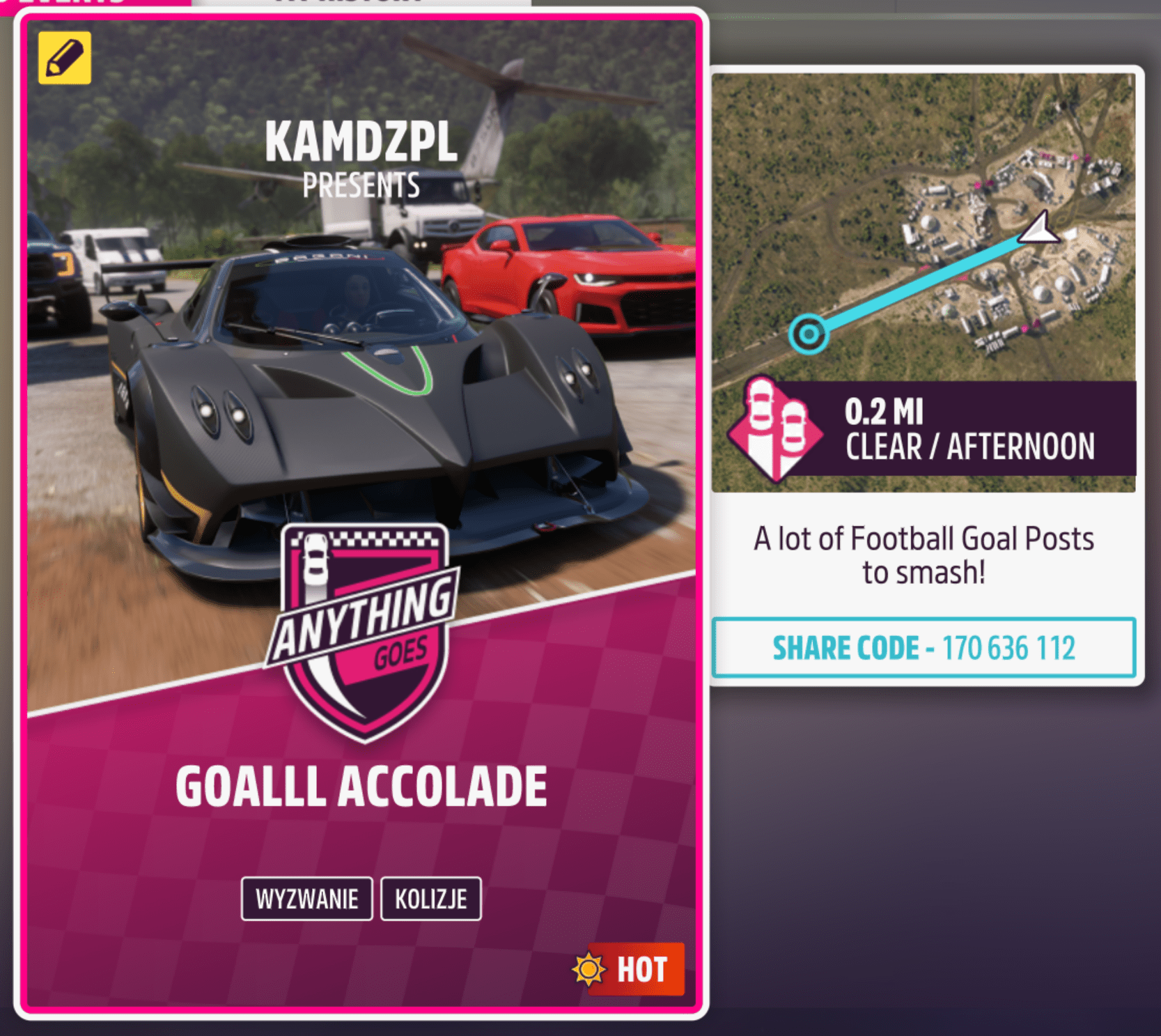This screenshot has height=1036, width=1161.
Task: Toggle the KOLIZJE collision tag
Action: (430, 899)
